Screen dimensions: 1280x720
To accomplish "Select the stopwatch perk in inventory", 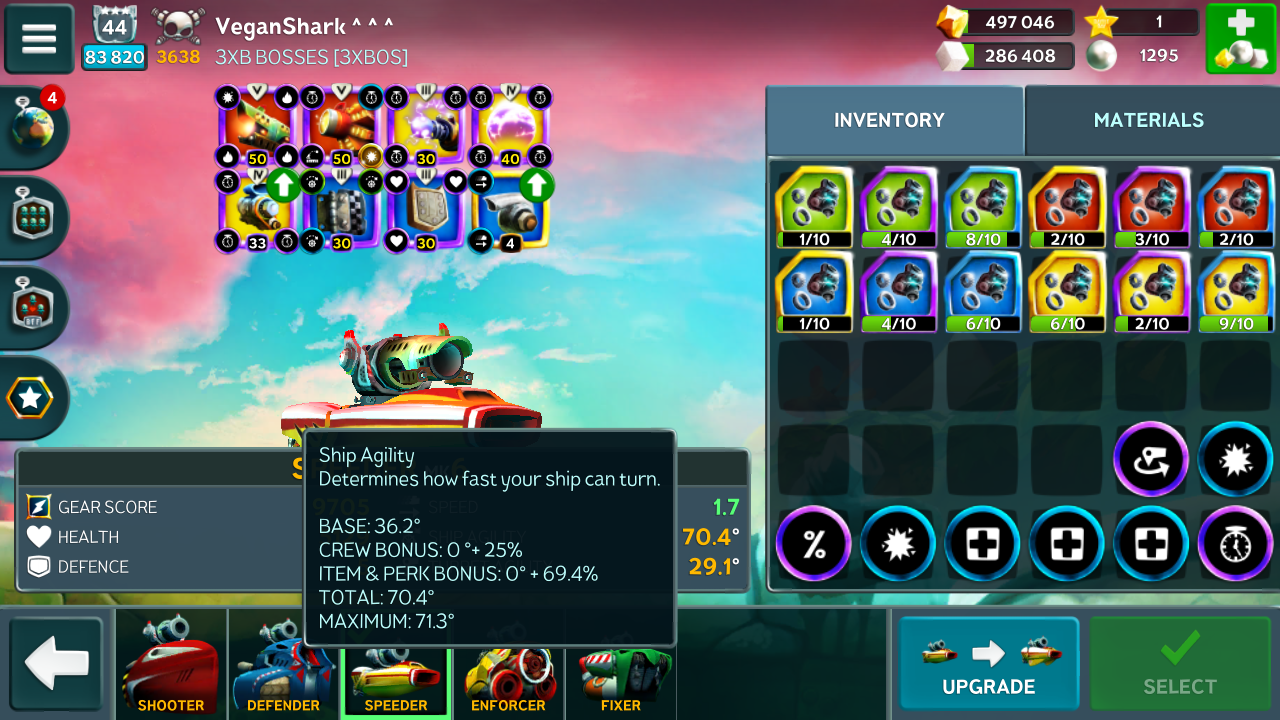I will 1236,545.
